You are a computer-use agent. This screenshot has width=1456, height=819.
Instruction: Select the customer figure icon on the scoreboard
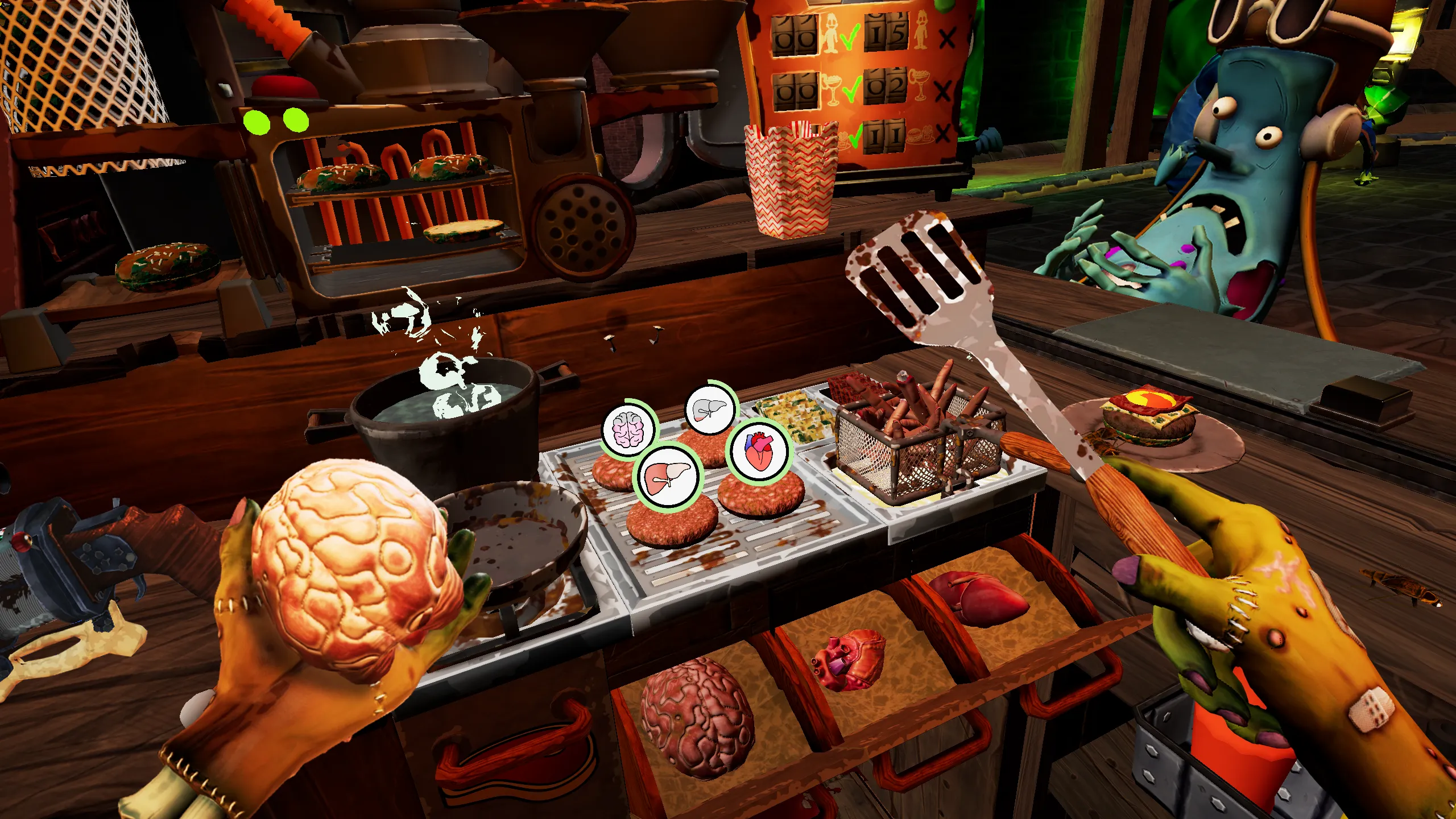pos(831,33)
